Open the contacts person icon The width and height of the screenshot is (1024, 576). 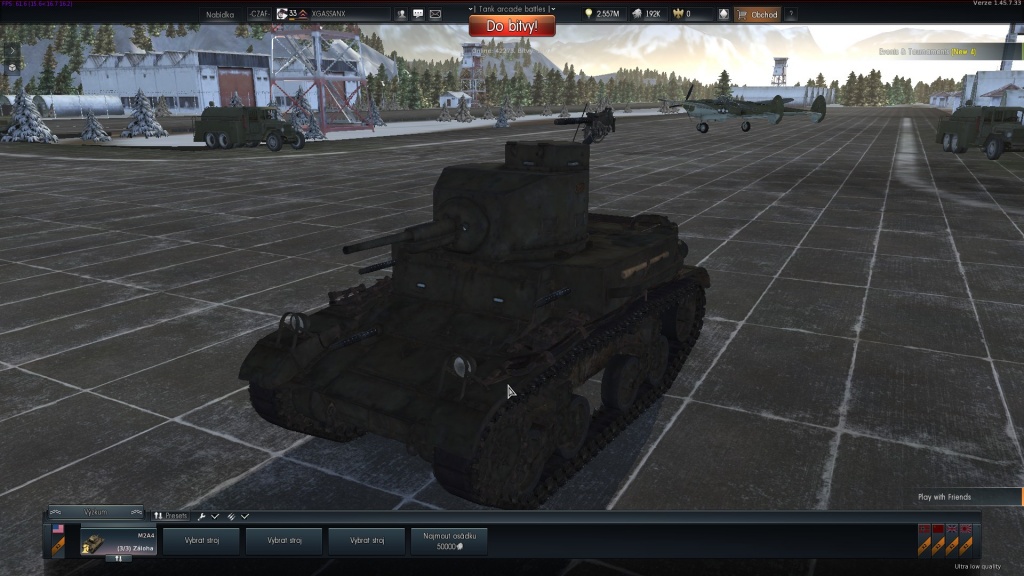click(401, 15)
